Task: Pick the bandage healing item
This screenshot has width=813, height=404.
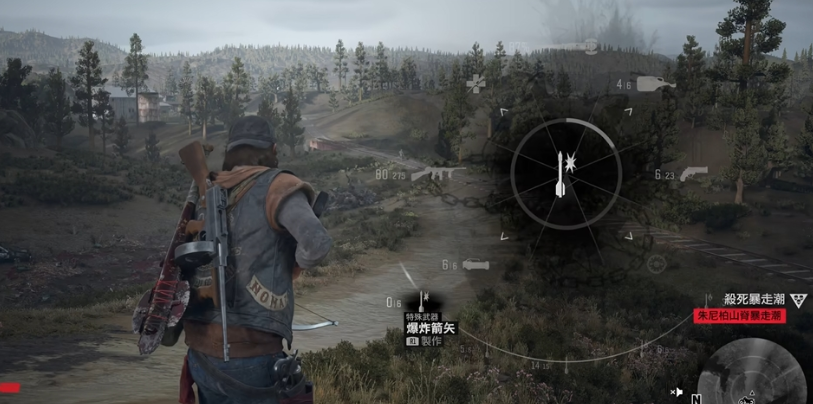Action: point(476,83)
